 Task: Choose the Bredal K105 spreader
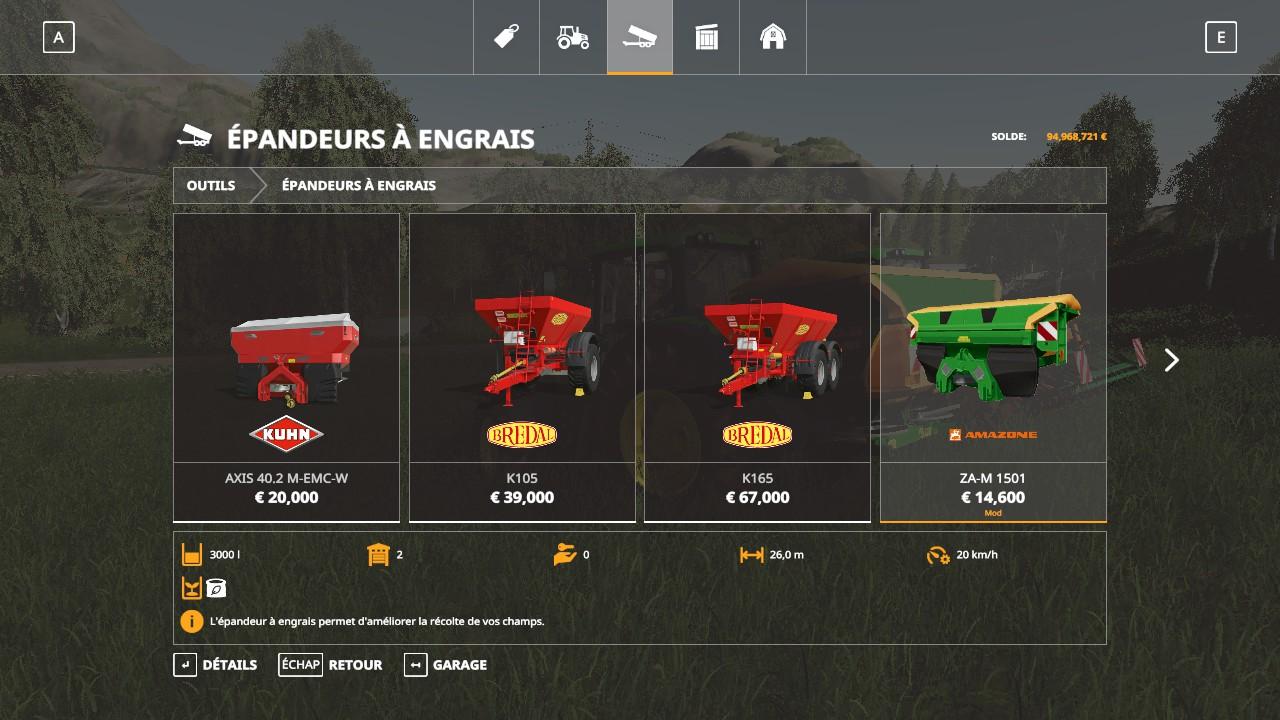coord(522,367)
